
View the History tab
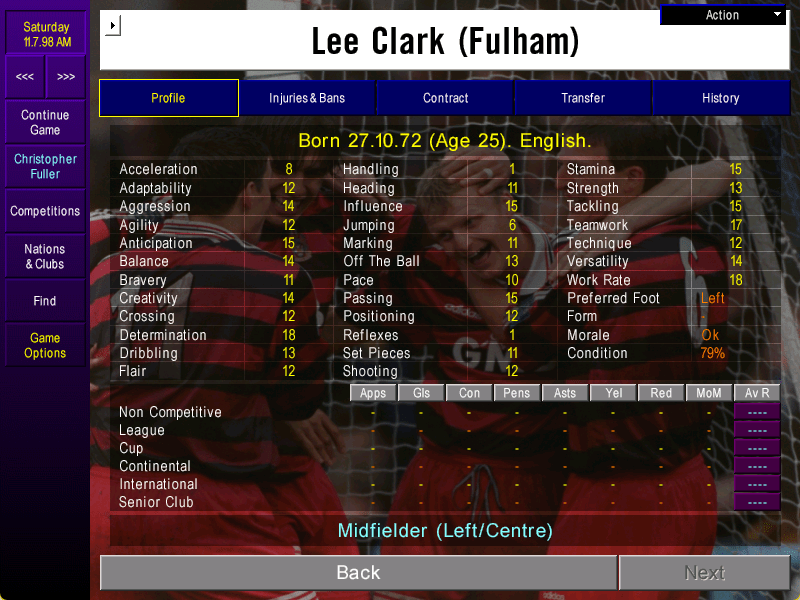click(x=720, y=98)
